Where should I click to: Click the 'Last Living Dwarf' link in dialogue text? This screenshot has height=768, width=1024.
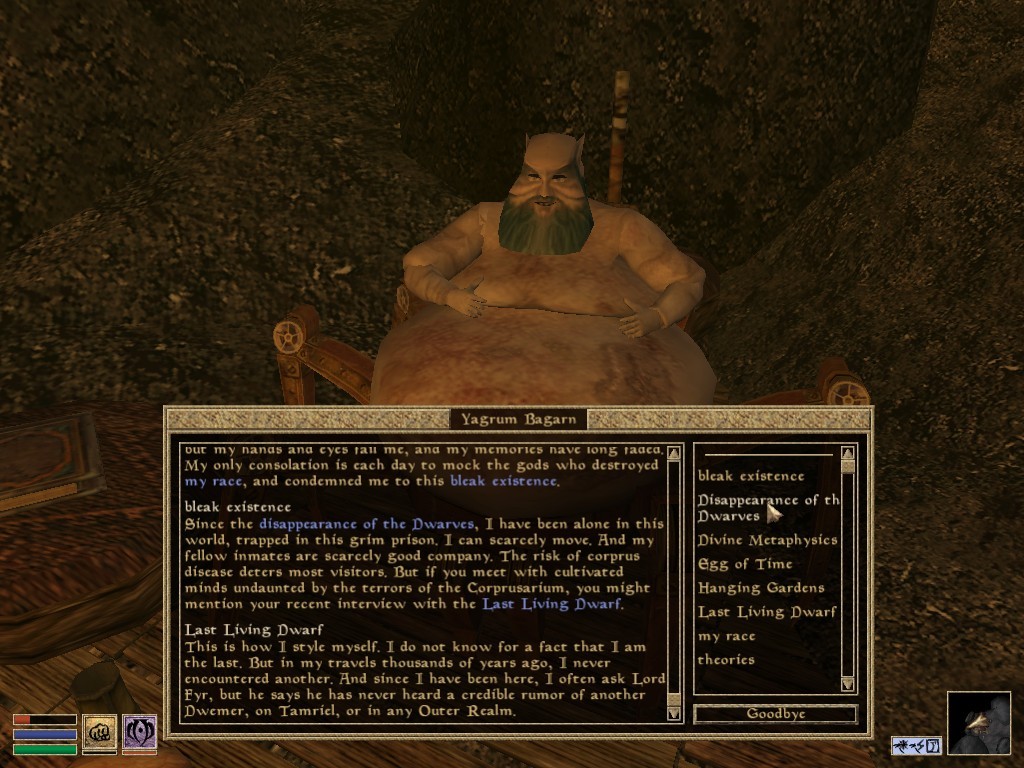point(551,604)
